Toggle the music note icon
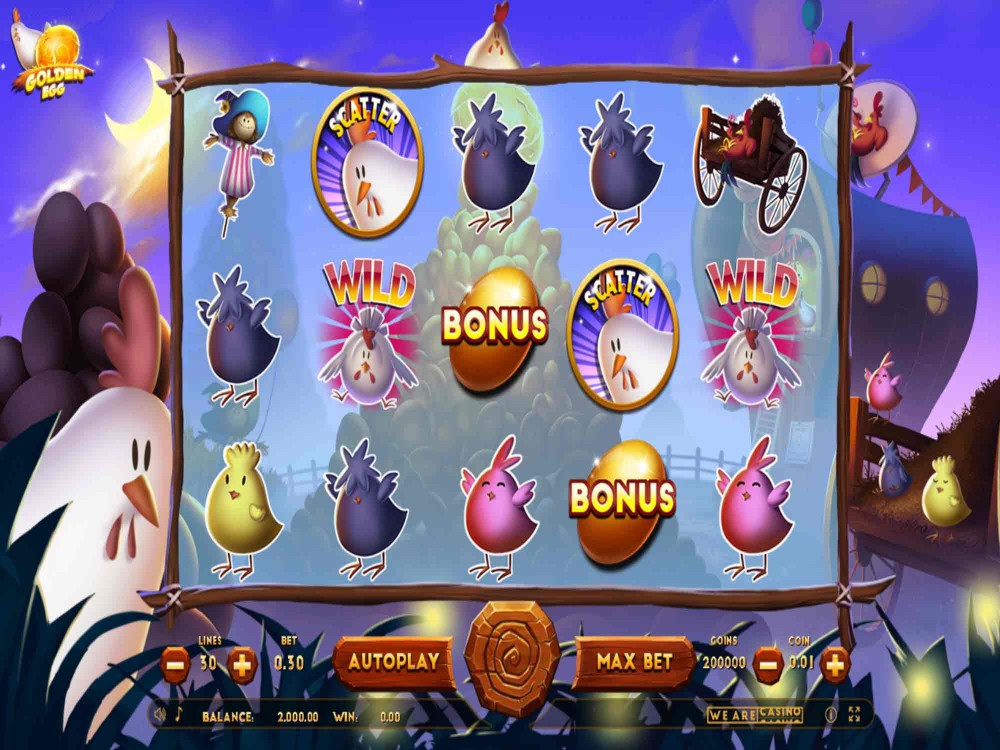 coord(179,715)
